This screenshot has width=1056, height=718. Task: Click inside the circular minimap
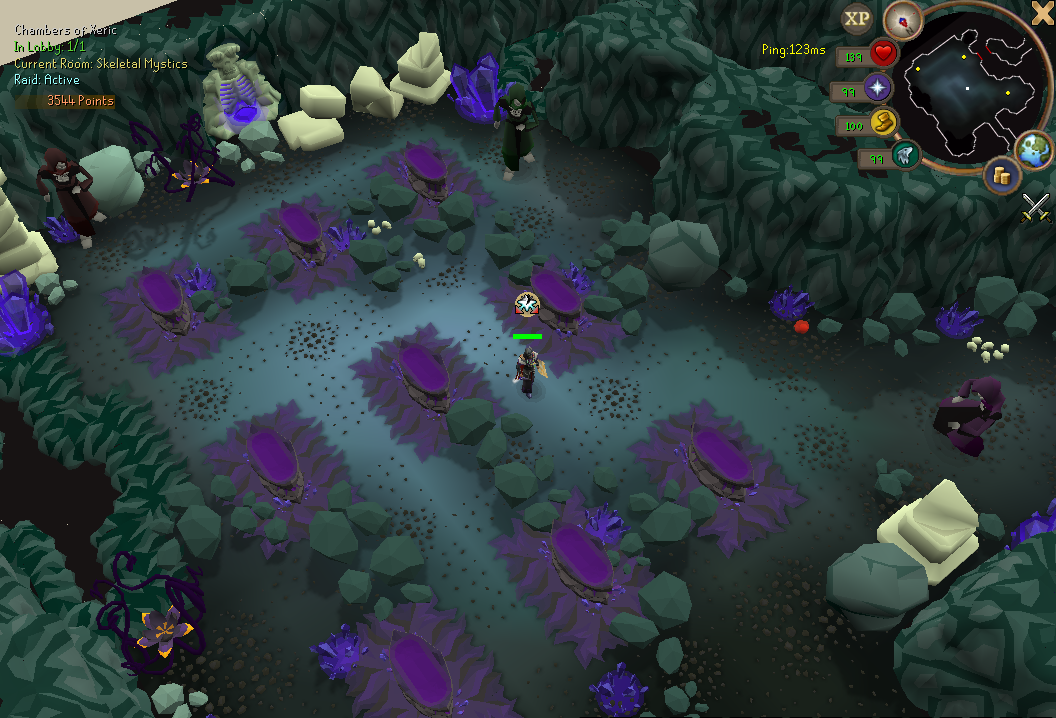[x=968, y=90]
